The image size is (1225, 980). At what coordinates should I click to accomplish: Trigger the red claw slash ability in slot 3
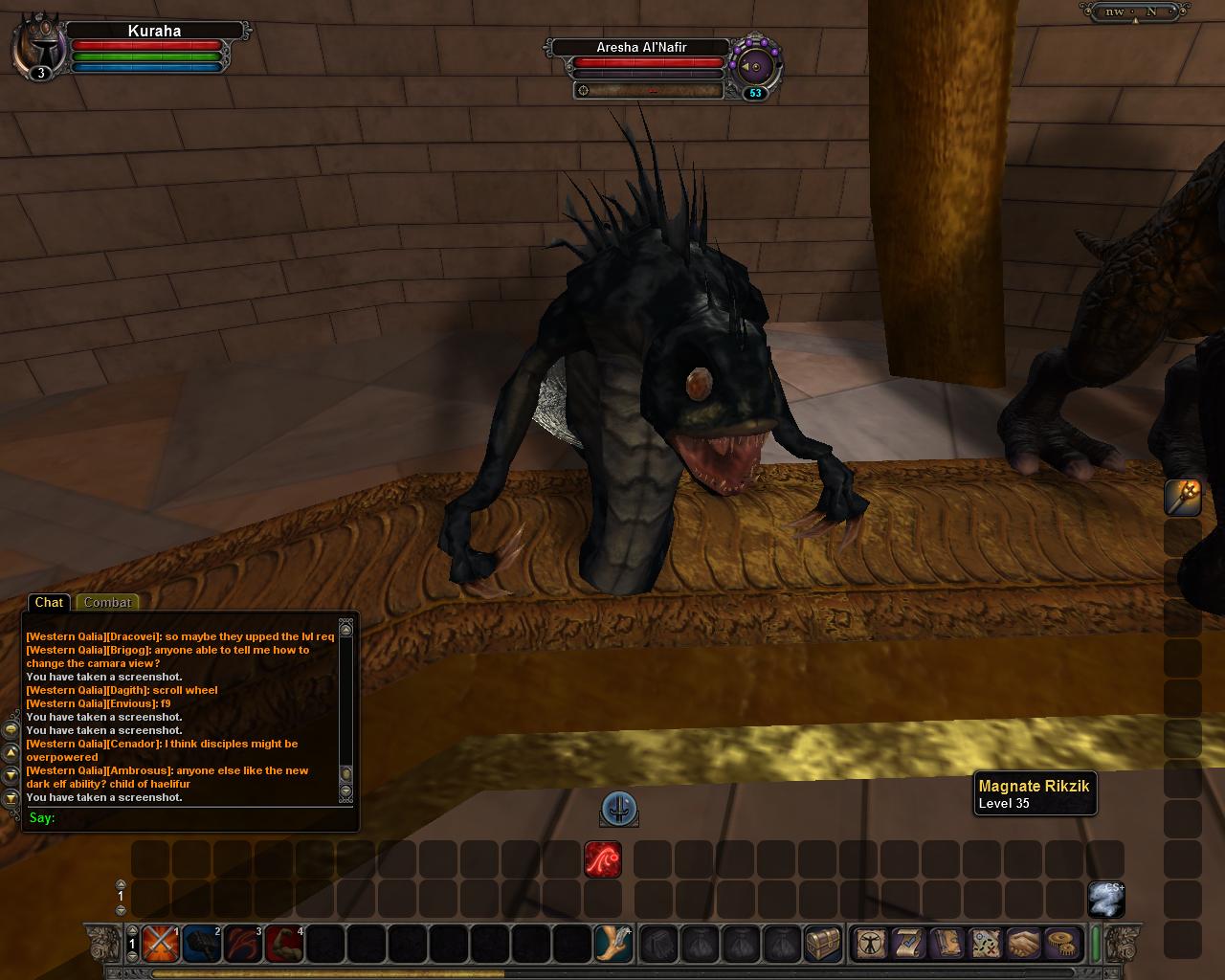tap(243, 944)
